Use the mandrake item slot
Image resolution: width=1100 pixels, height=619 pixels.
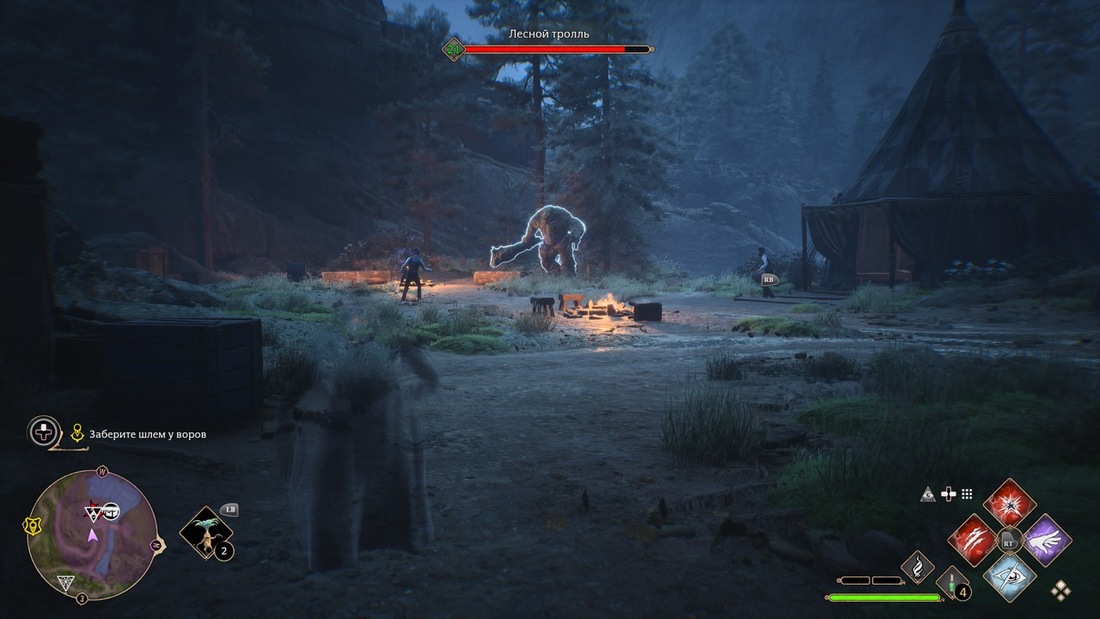coord(206,534)
